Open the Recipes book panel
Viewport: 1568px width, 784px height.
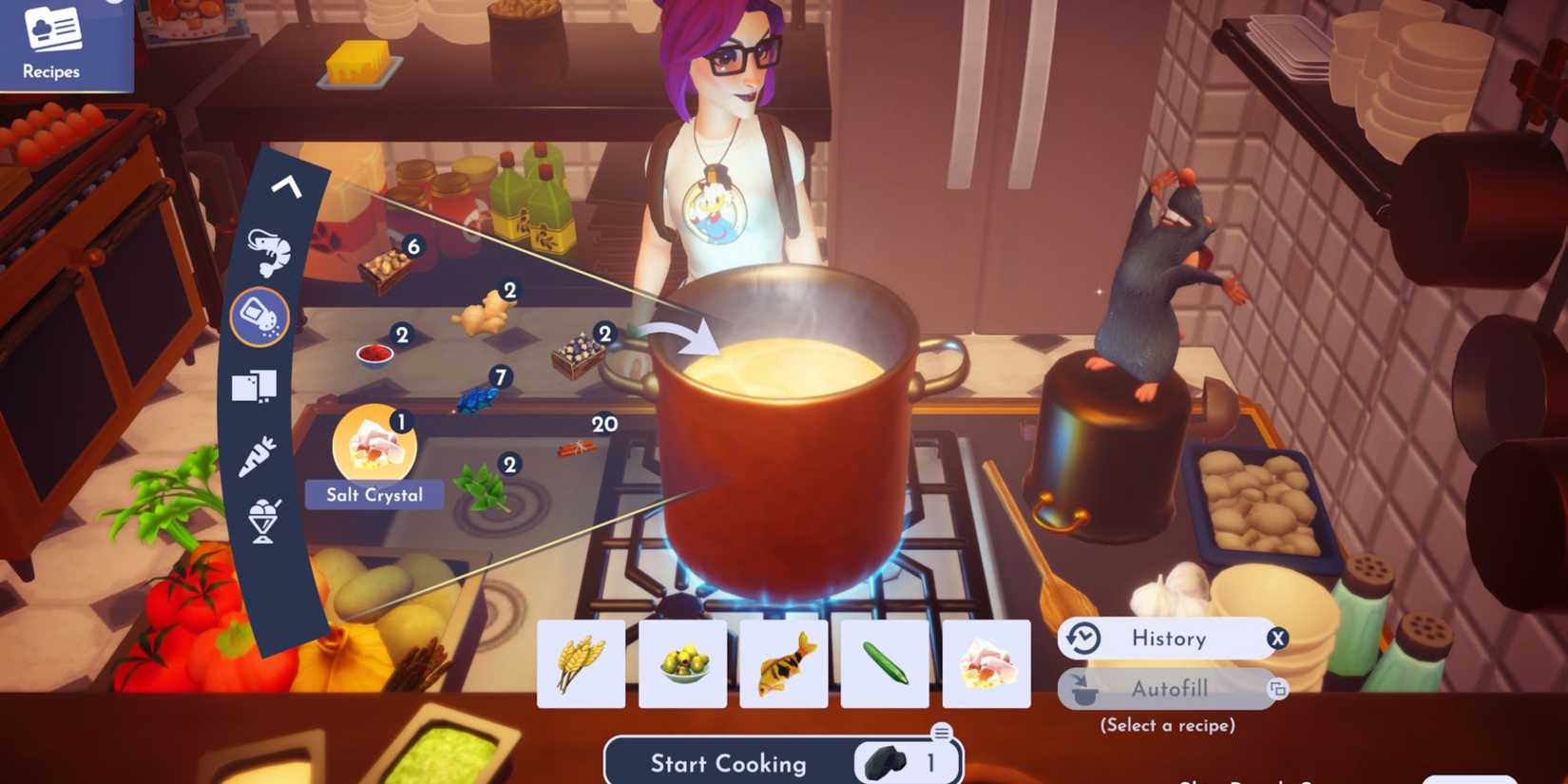(55, 43)
